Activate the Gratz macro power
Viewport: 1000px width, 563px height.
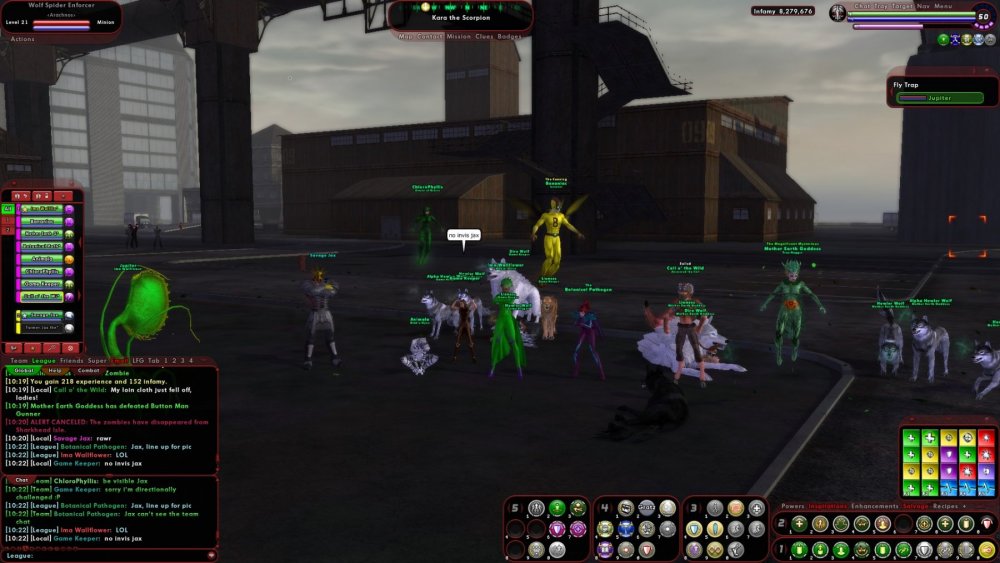coord(646,508)
